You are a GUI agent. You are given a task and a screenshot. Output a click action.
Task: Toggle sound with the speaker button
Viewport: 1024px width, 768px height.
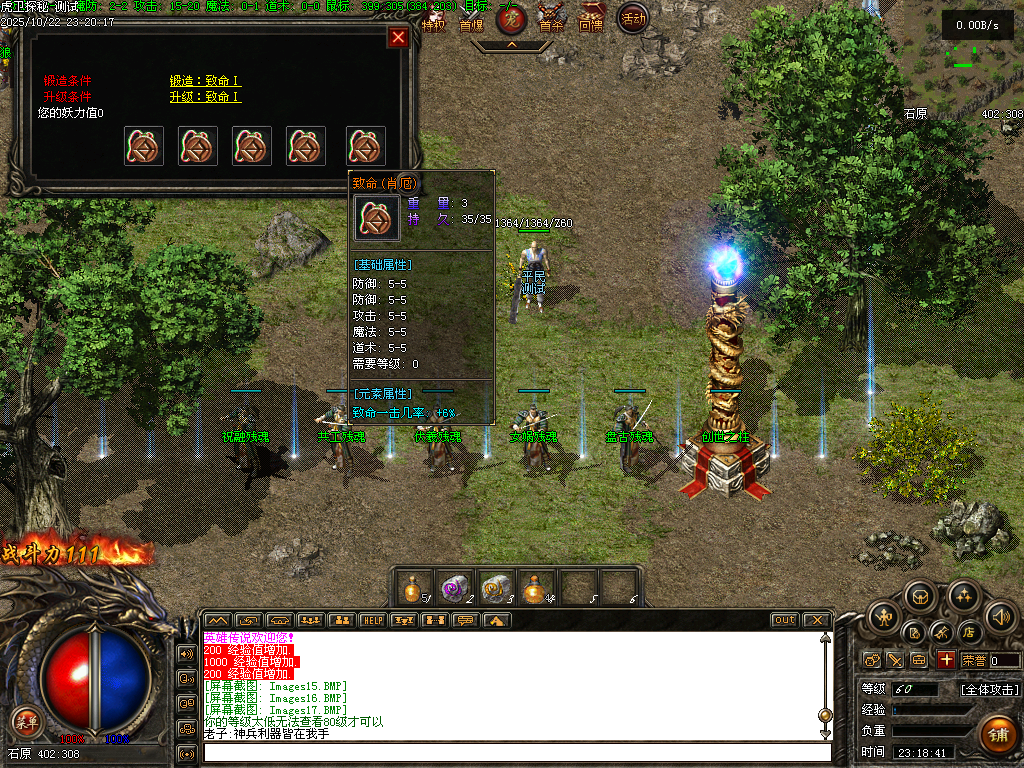(x=1000, y=617)
